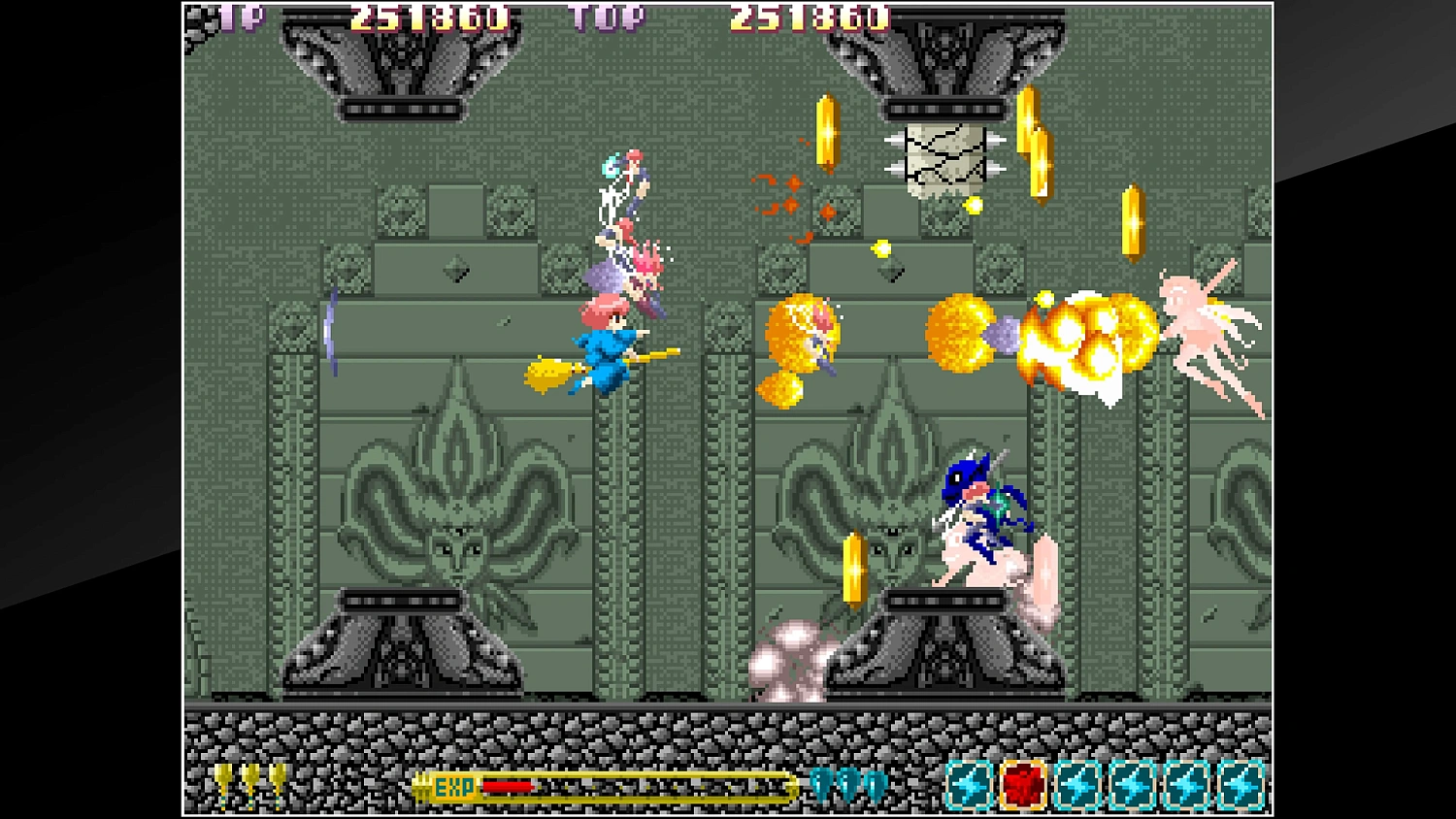Select the third teal gem icon
The height and width of the screenshot is (819, 1456).
876,784
